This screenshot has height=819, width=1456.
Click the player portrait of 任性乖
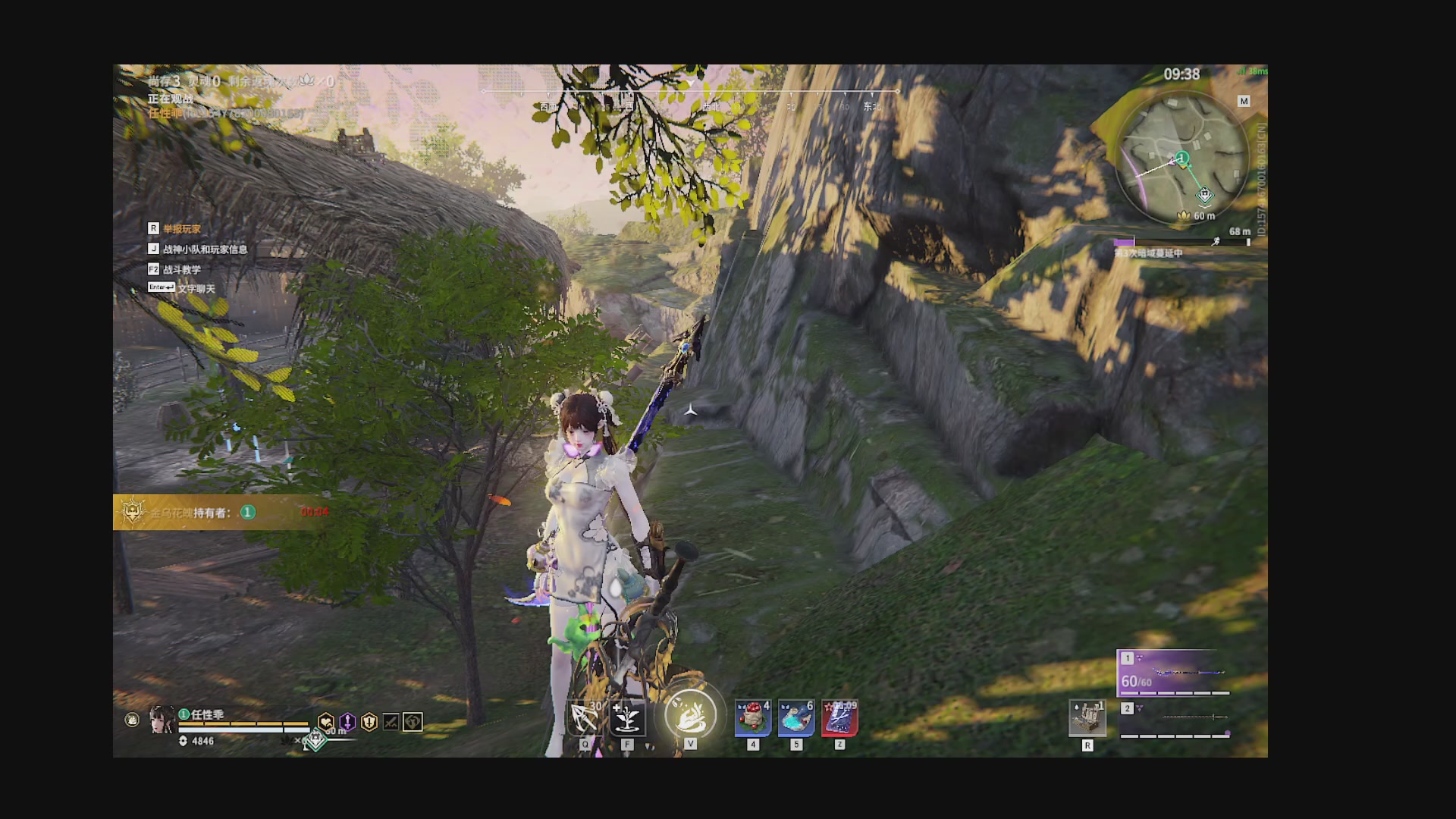point(161,719)
